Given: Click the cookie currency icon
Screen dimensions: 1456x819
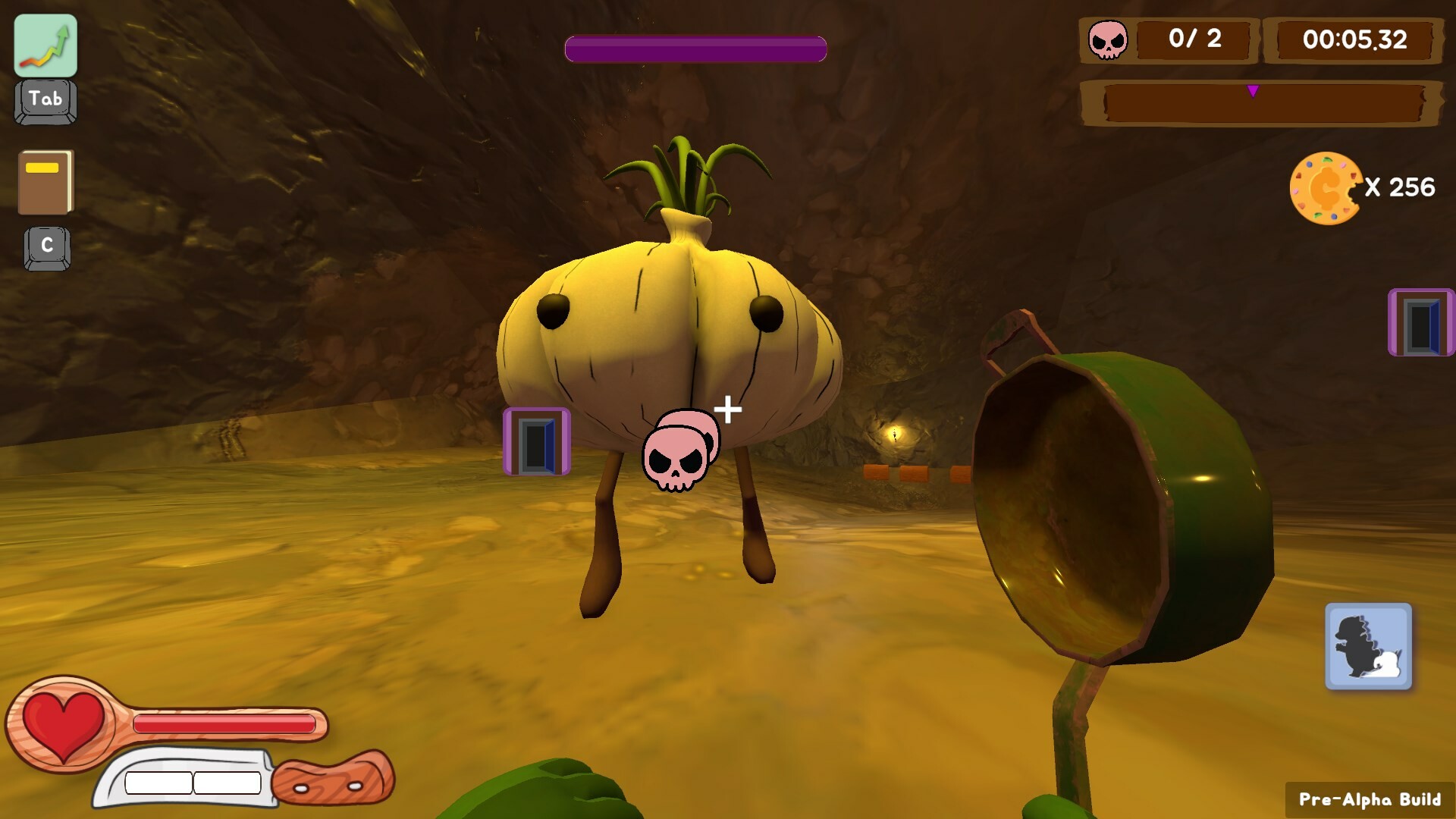Looking at the screenshot, I should coord(1323,184).
